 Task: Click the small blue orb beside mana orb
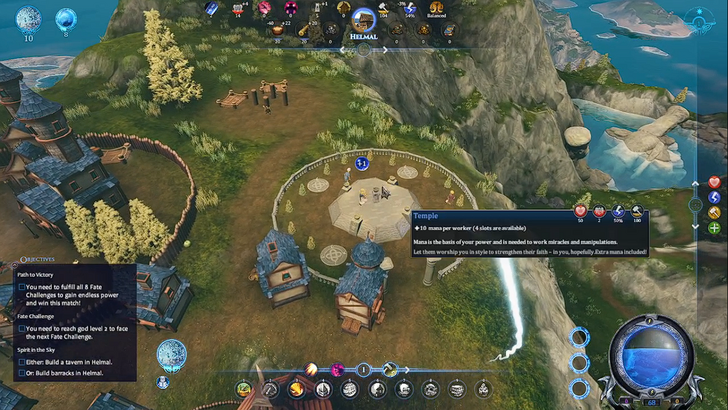pos(67,18)
